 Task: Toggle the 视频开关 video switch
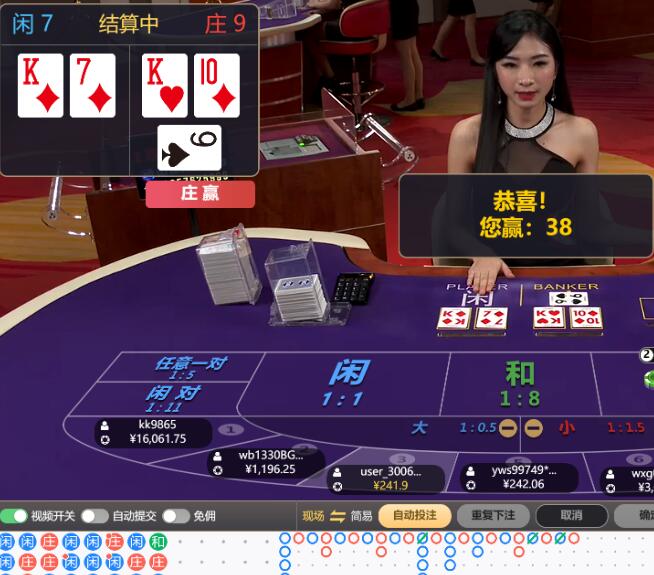pyautogui.click(x=15, y=516)
